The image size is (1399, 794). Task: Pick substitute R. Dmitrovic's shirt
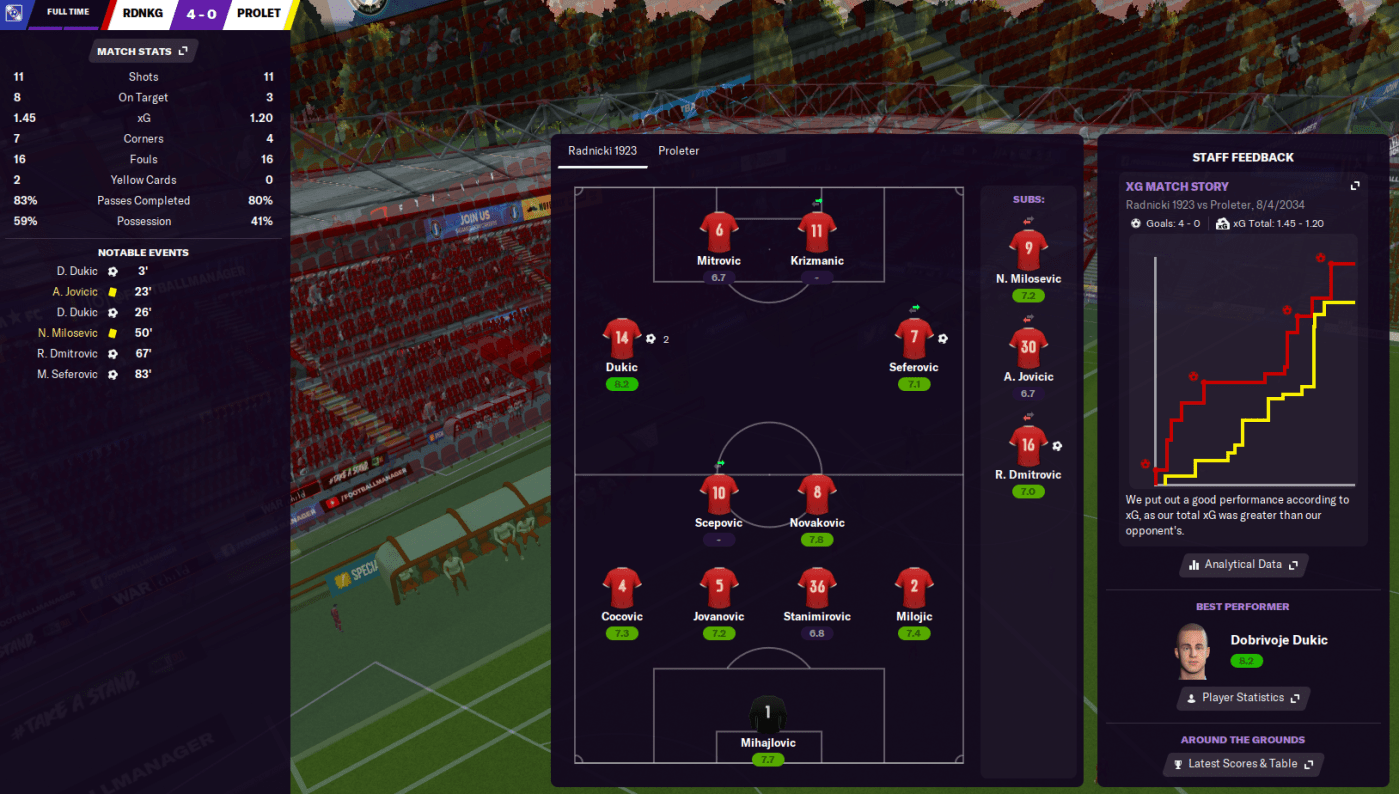pyautogui.click(x=1028, y=445)
